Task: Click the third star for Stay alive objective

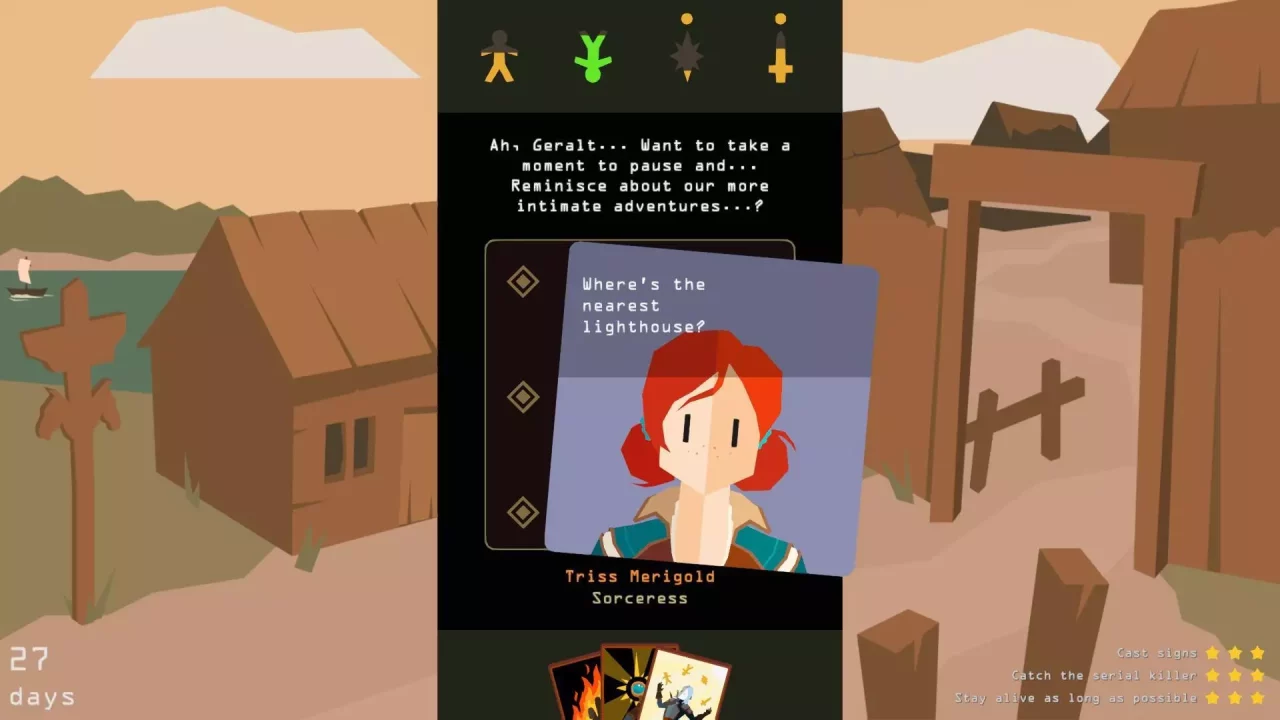Action: [1257, 698]
